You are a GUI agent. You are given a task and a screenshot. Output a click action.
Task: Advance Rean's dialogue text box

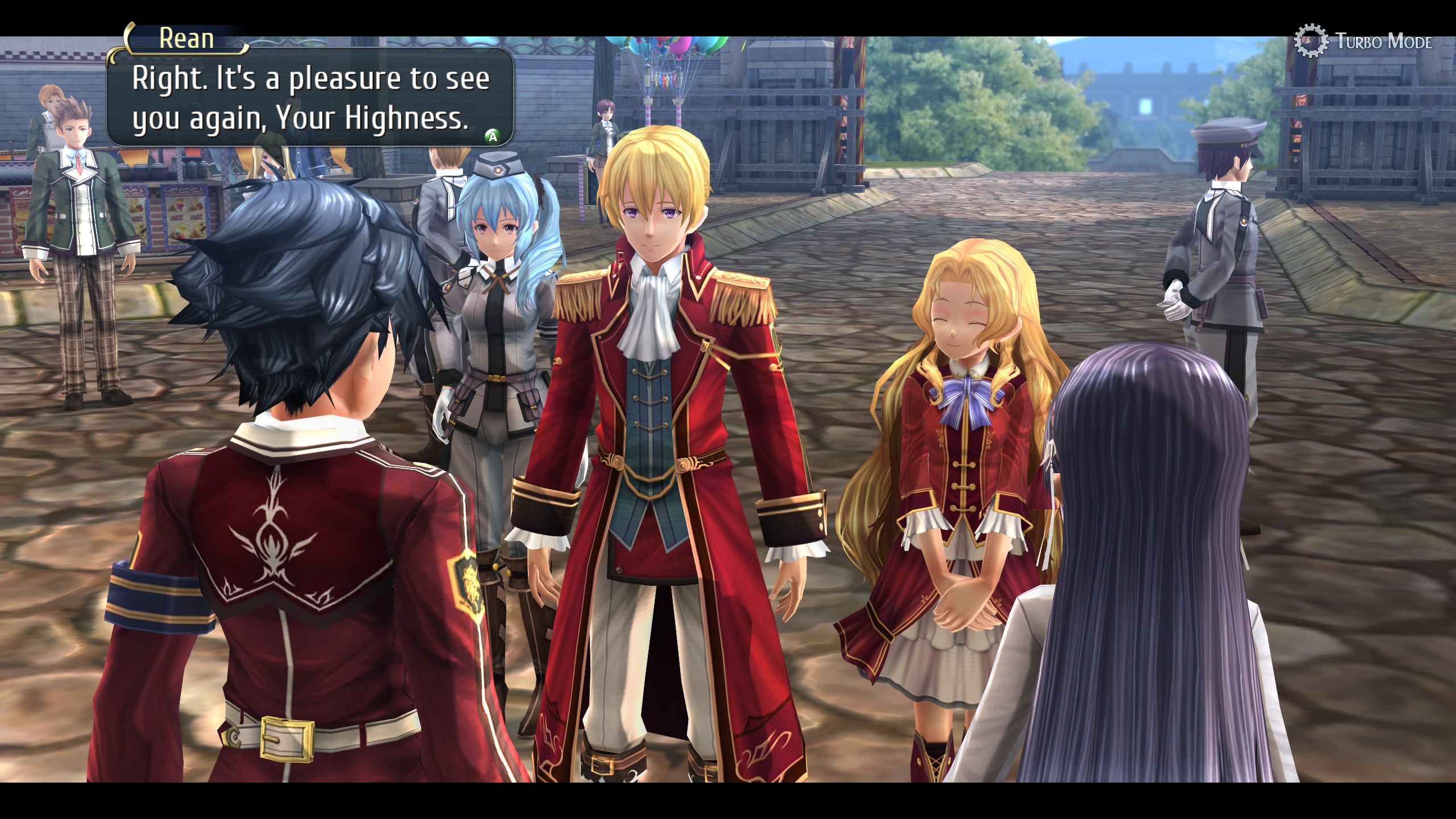[x=493, y=136]
